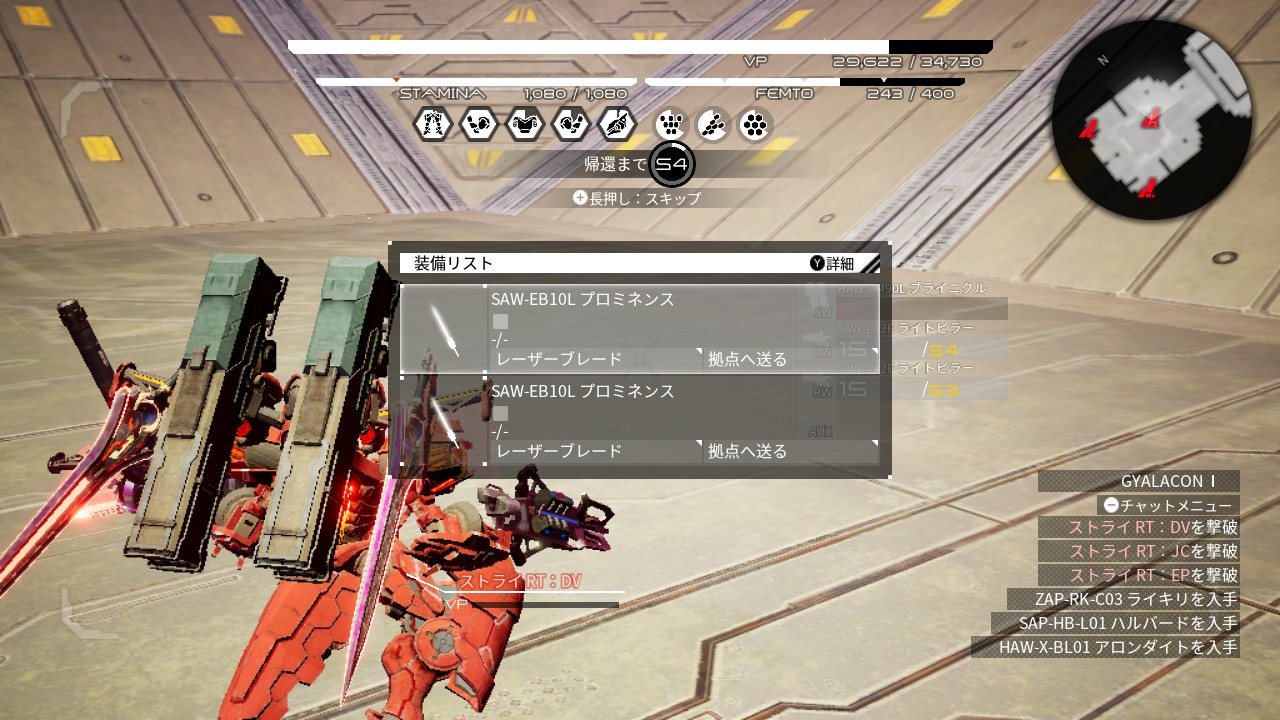1280x720 pixels.
Task: Select the Arsenal body status hexagon icon
Action: 433,123
